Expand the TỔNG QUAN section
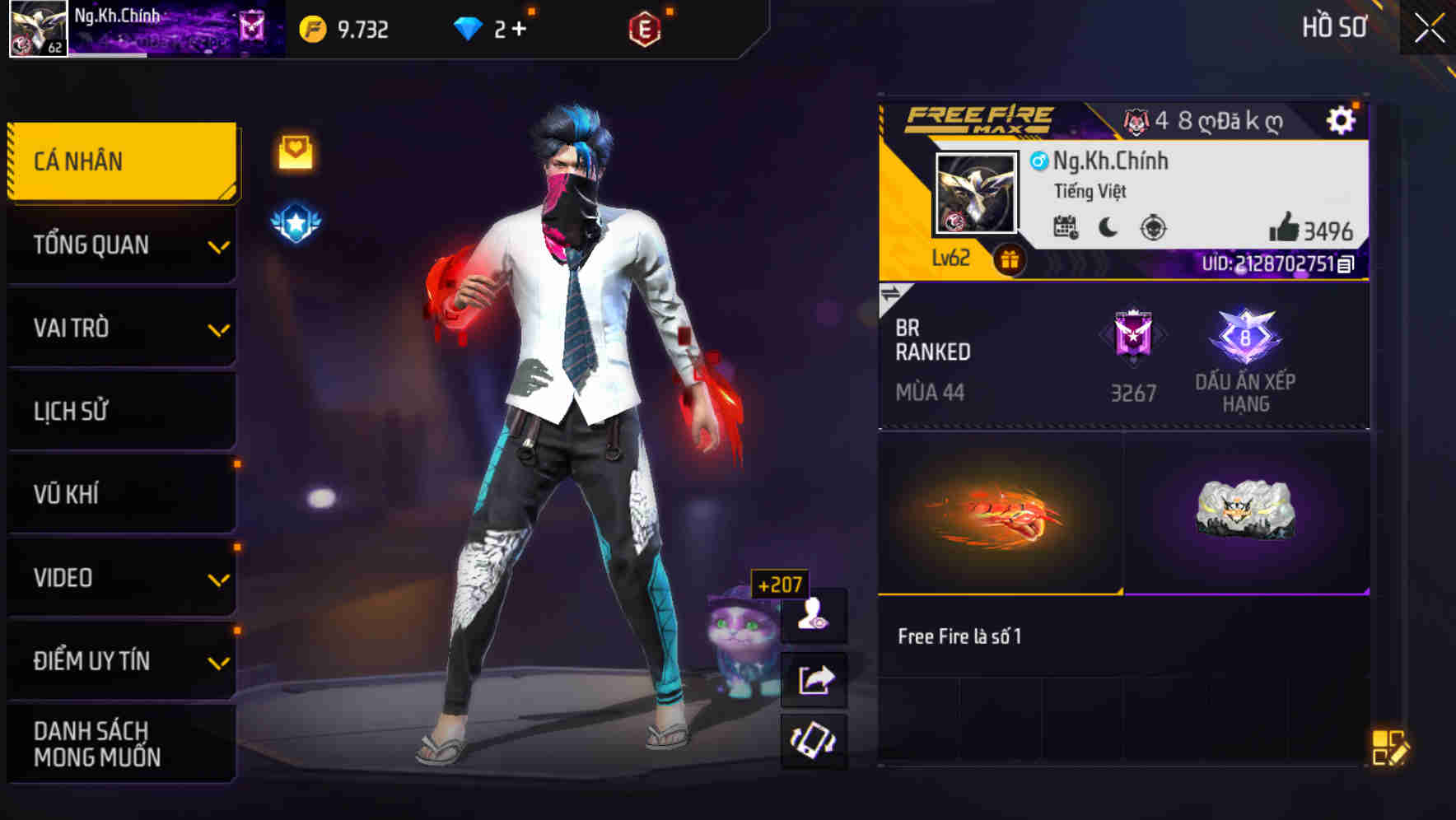Image resolution: width=1456 pixels, height=820 pixels. point(122,245)
